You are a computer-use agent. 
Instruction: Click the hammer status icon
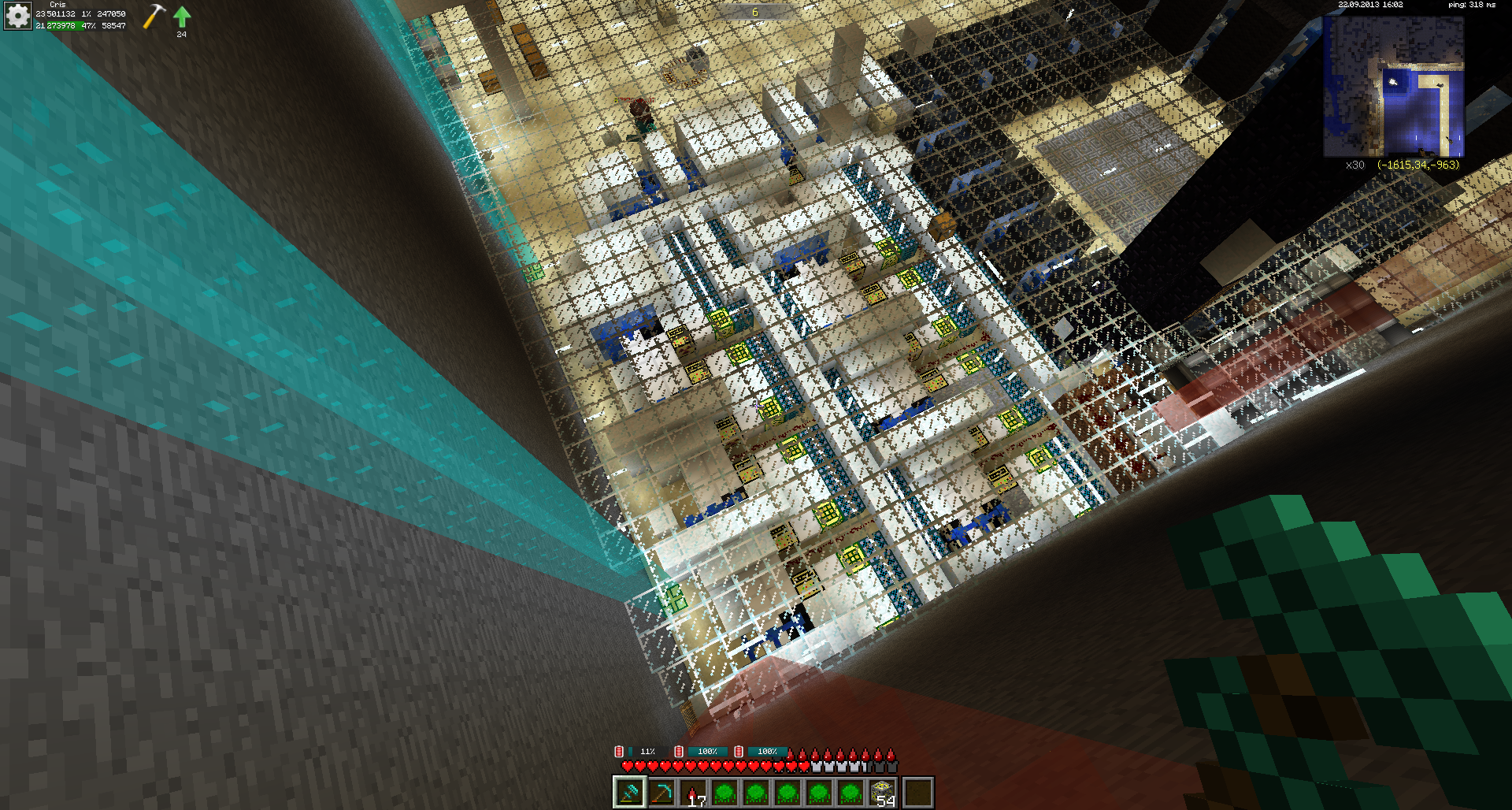[154, 17]
